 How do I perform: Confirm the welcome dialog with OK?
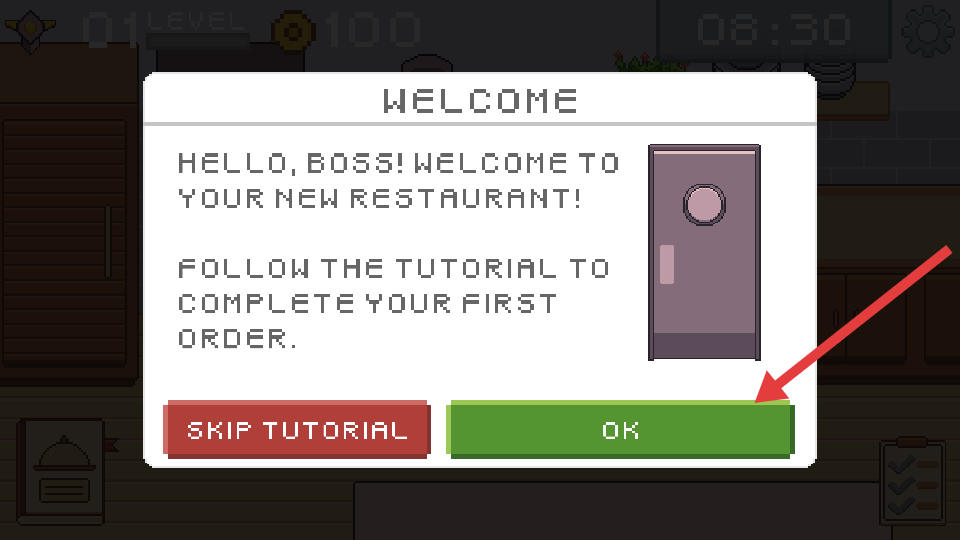click(620, 430)
